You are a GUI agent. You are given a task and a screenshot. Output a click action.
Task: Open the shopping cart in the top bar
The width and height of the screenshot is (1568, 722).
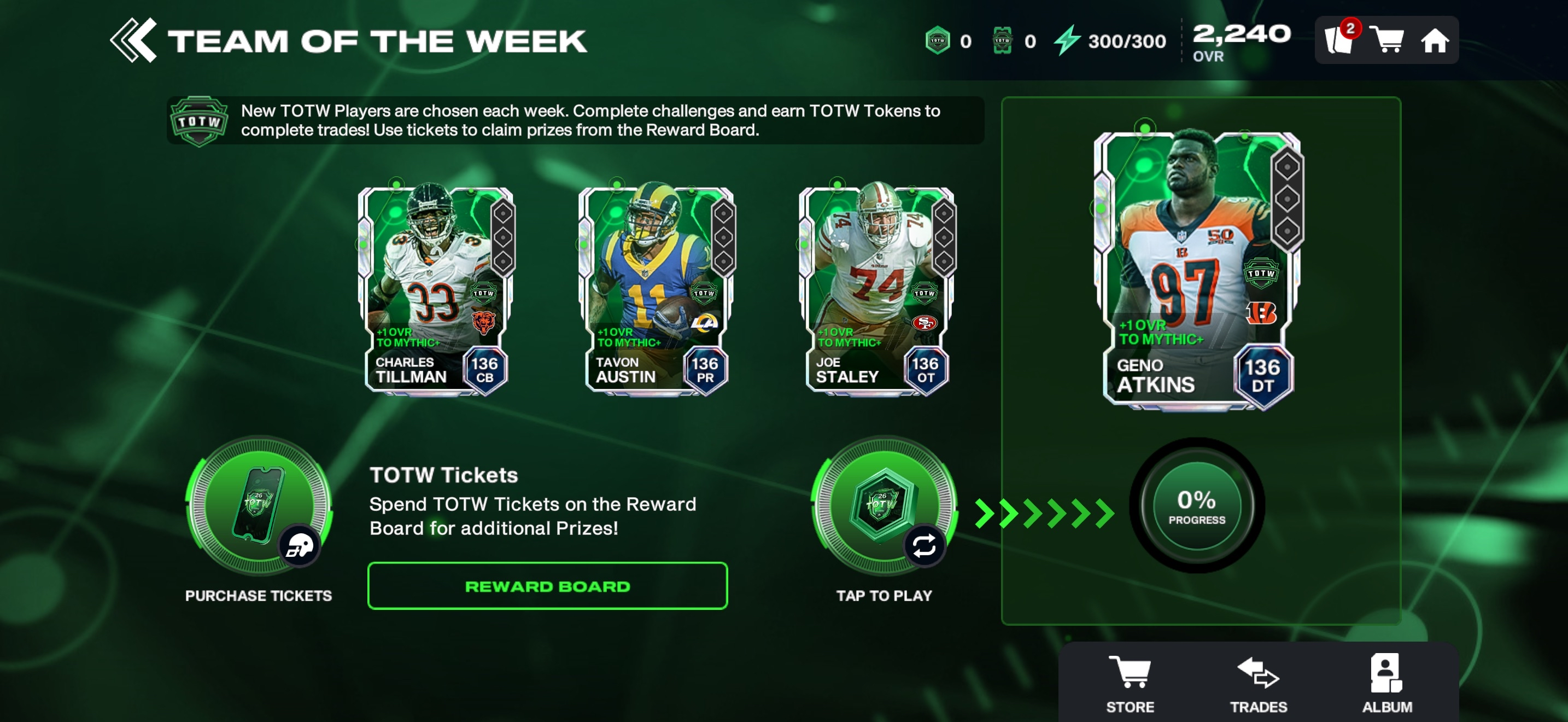[1386, 40]
